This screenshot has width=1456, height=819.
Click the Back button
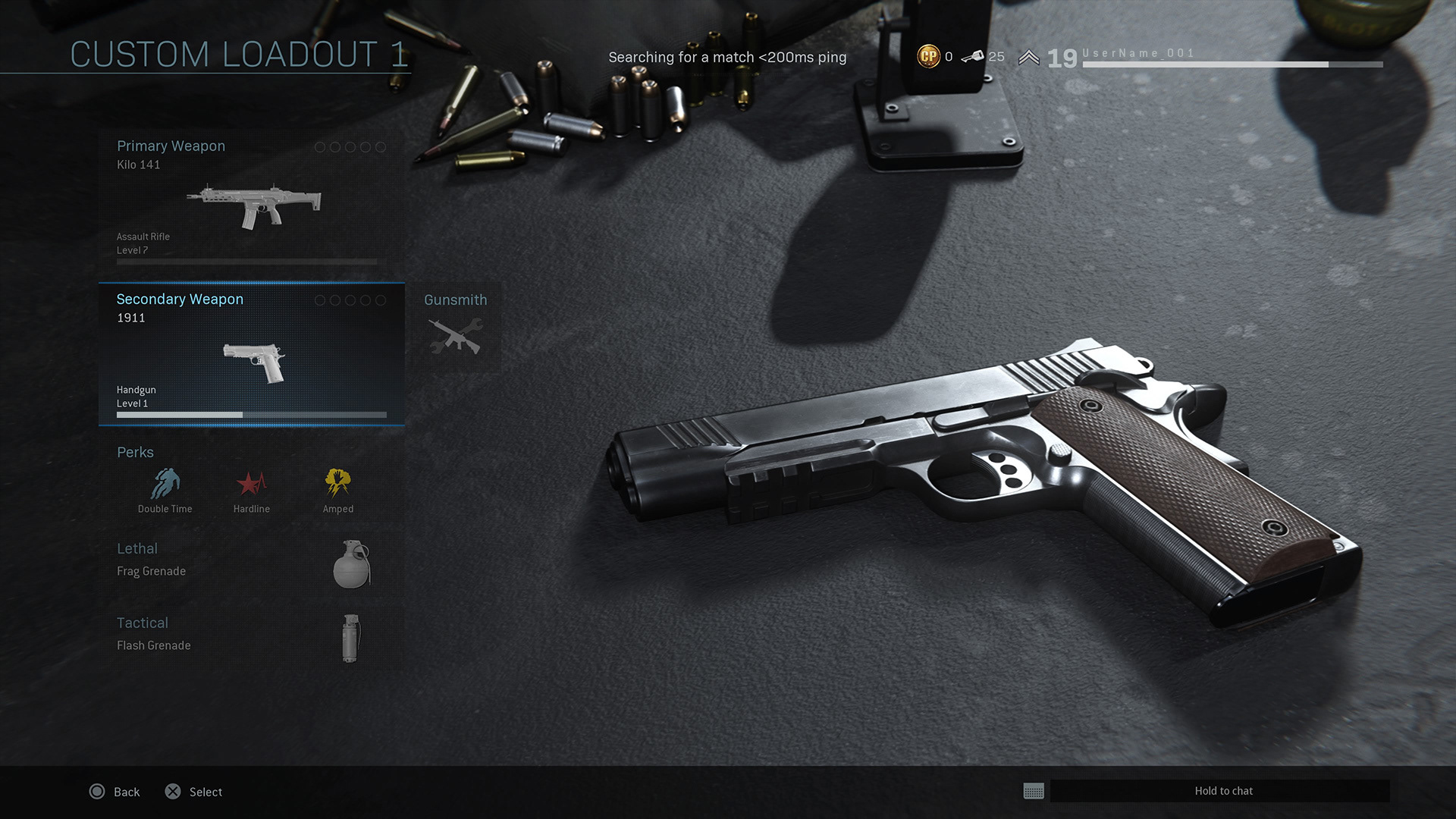point(115,792)
